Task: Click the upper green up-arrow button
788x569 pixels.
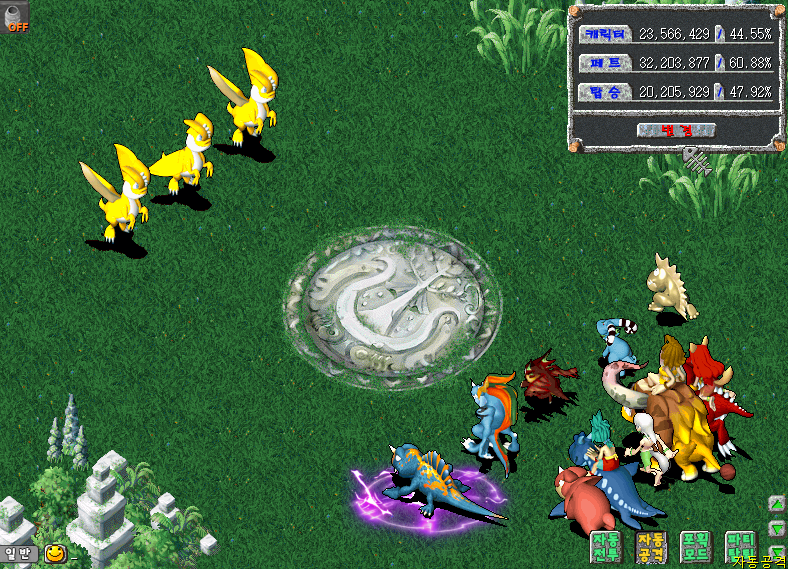Action: coord(777,504)
